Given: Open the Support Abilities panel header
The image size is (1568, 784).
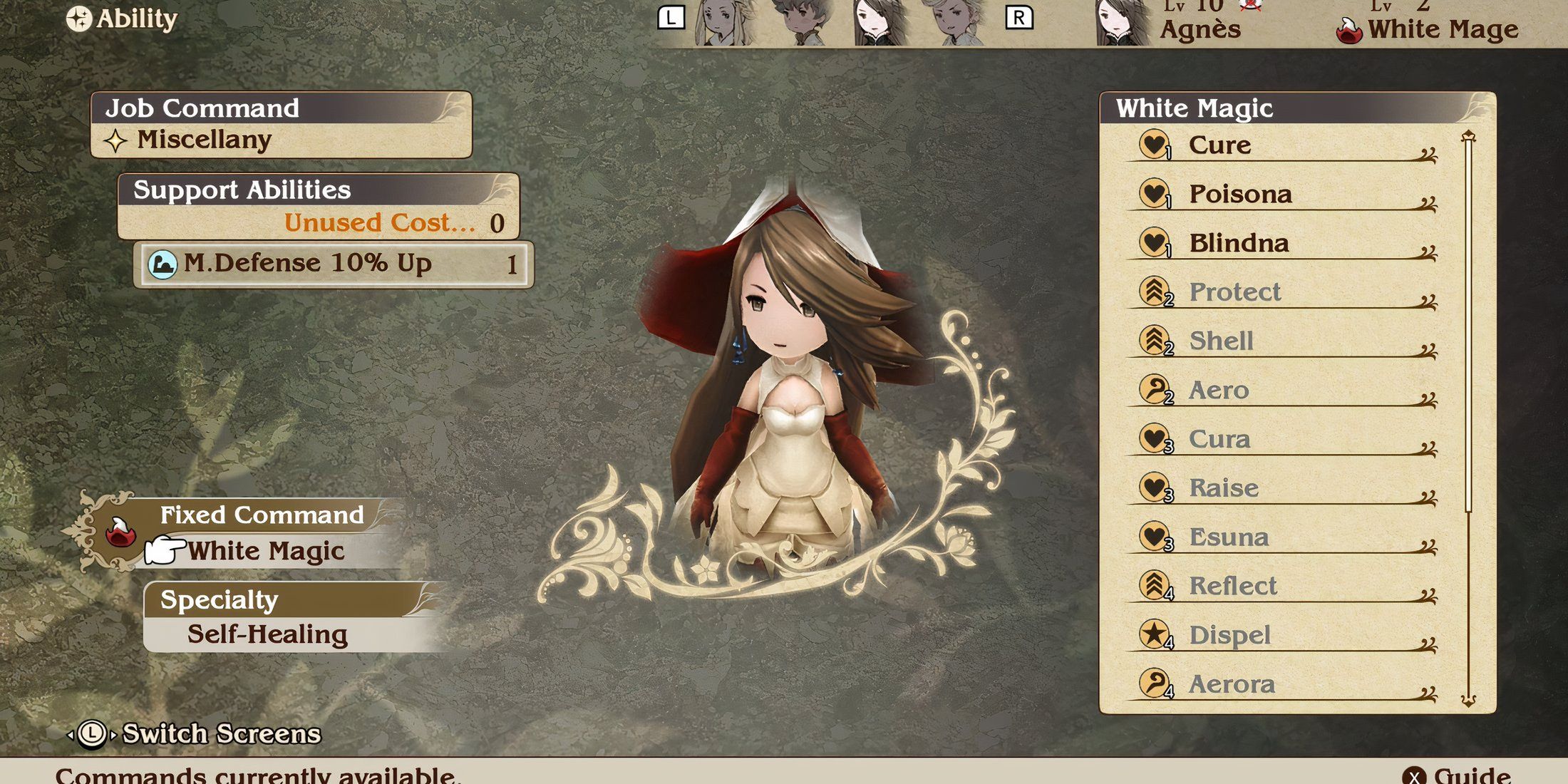Looking at the screenshot, I should click(318, 190).
